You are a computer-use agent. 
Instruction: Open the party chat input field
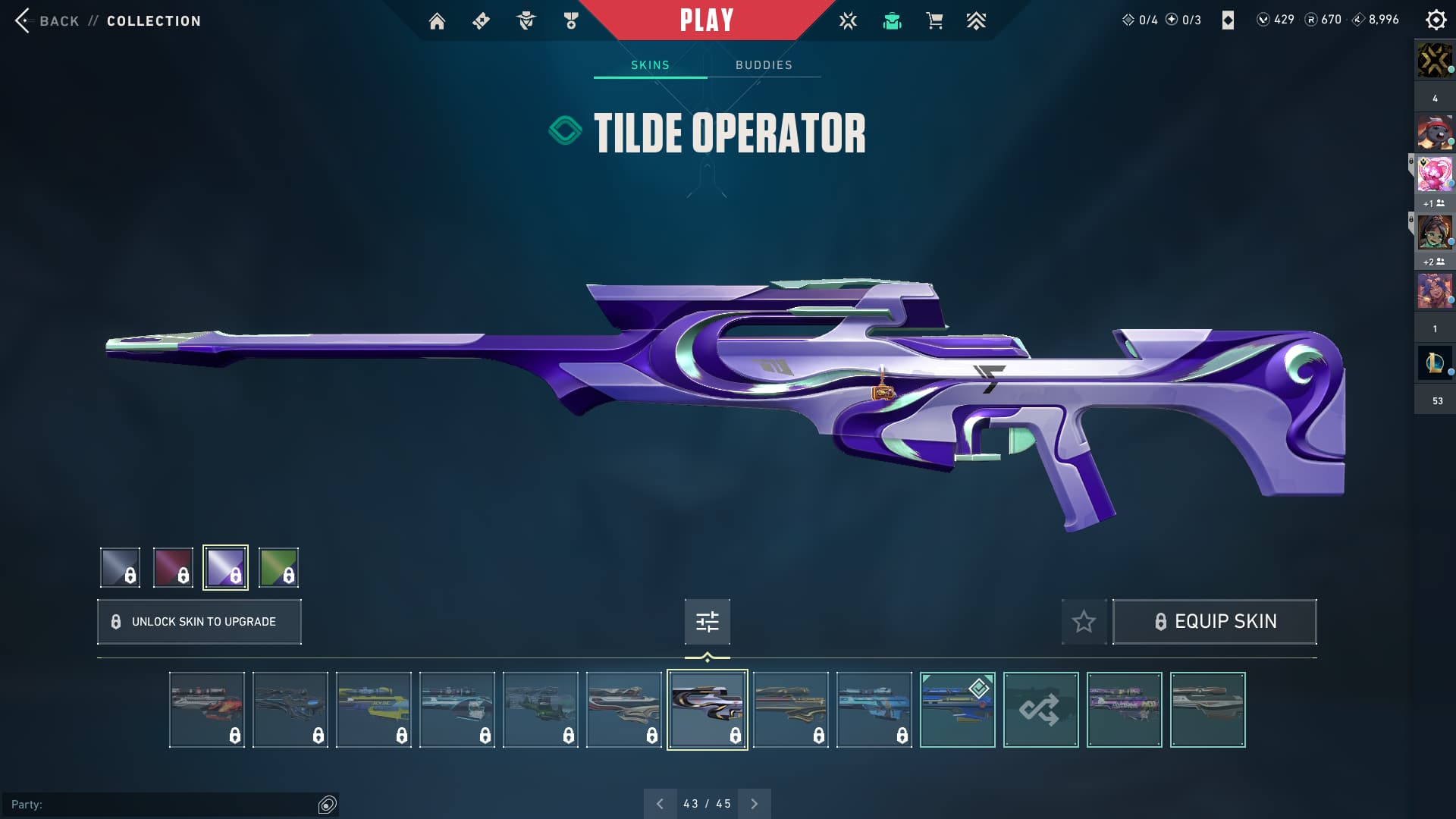[163, 804]
